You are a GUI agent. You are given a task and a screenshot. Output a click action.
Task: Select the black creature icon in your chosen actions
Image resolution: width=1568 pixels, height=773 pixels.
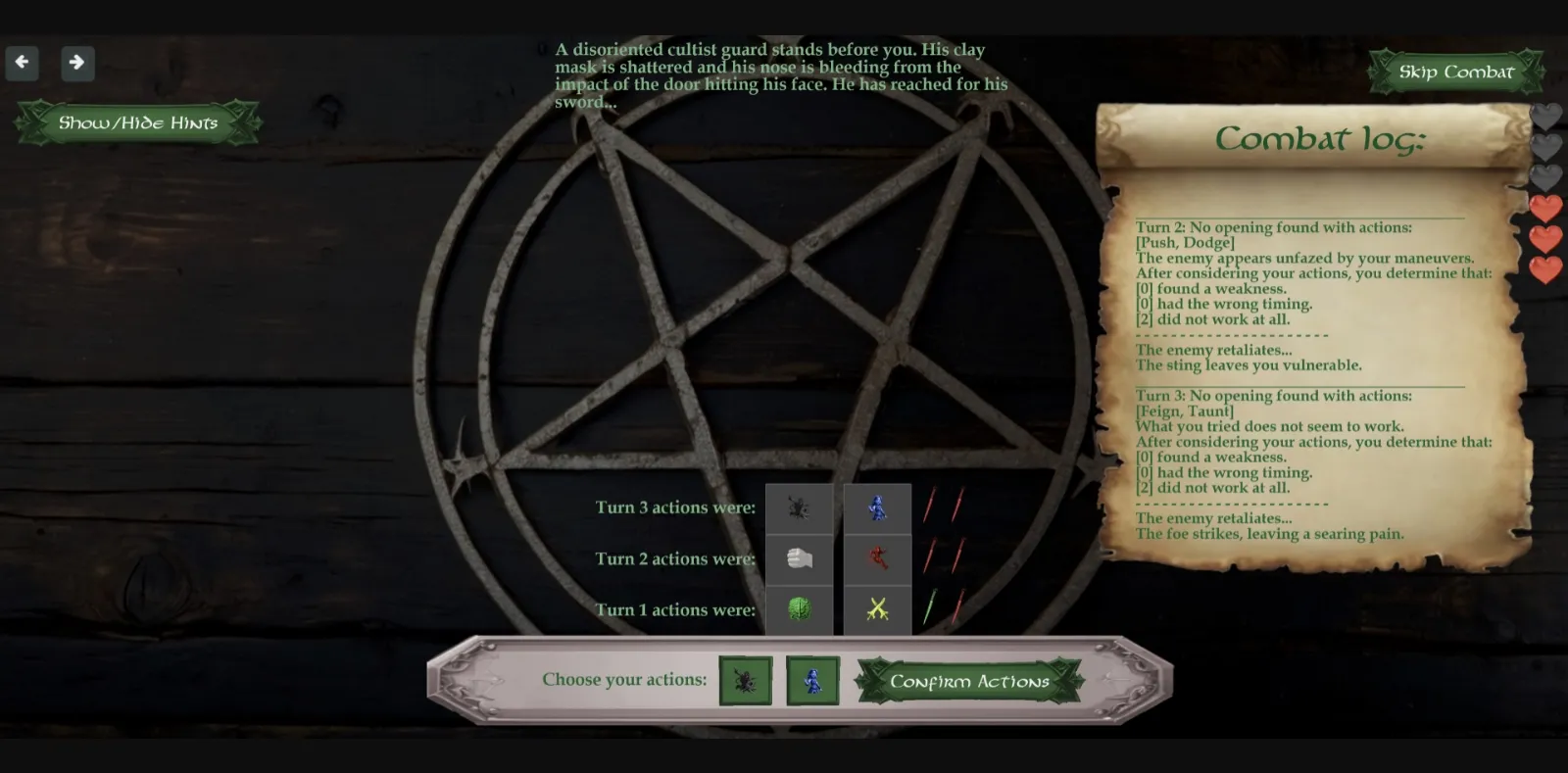pyautogui.click(x=748, y=680)
